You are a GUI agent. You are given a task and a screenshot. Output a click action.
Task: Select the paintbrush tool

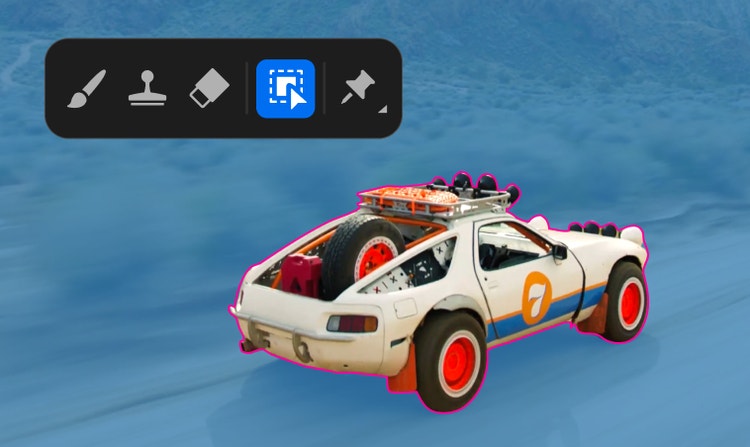[87, 89]
